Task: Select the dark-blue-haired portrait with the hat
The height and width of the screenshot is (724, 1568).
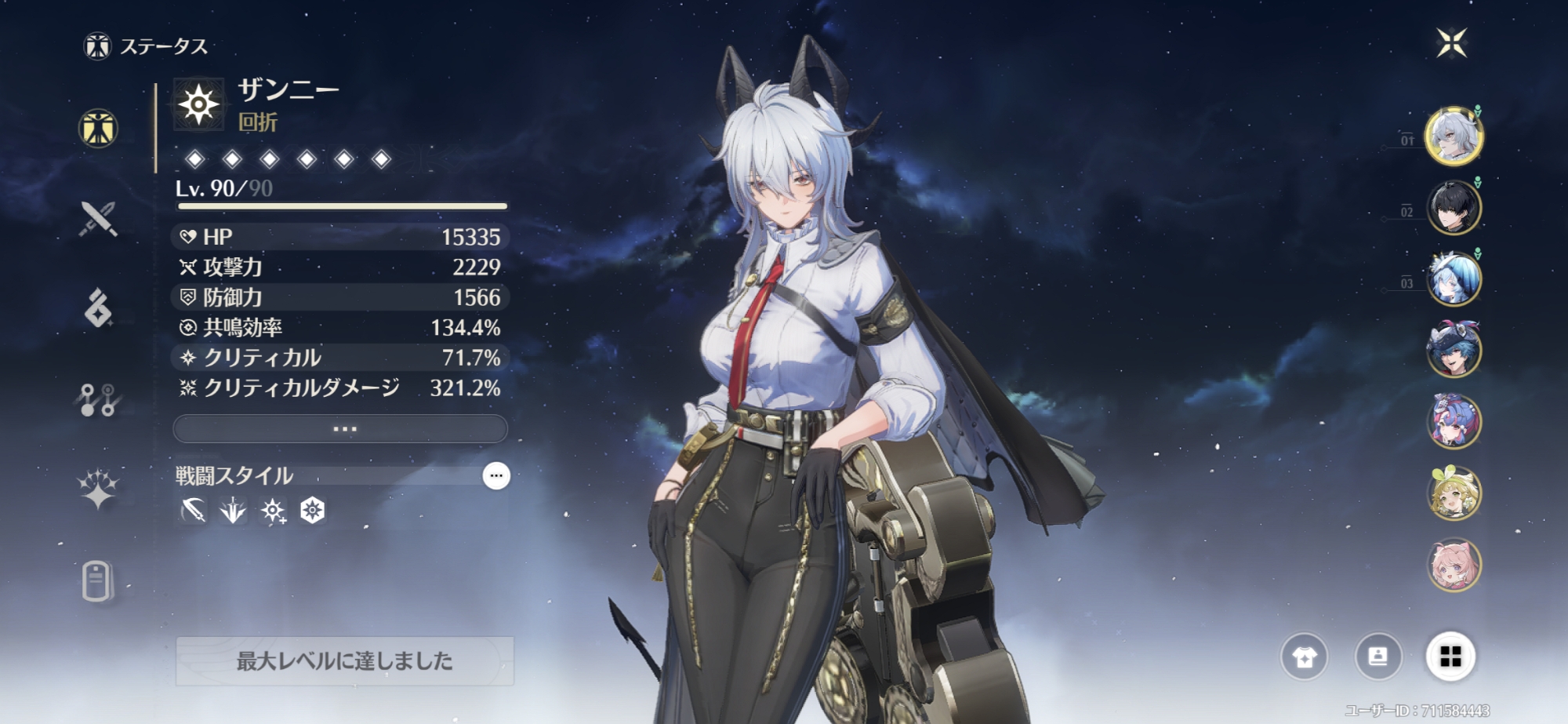Action: (x=1454, y=350)
